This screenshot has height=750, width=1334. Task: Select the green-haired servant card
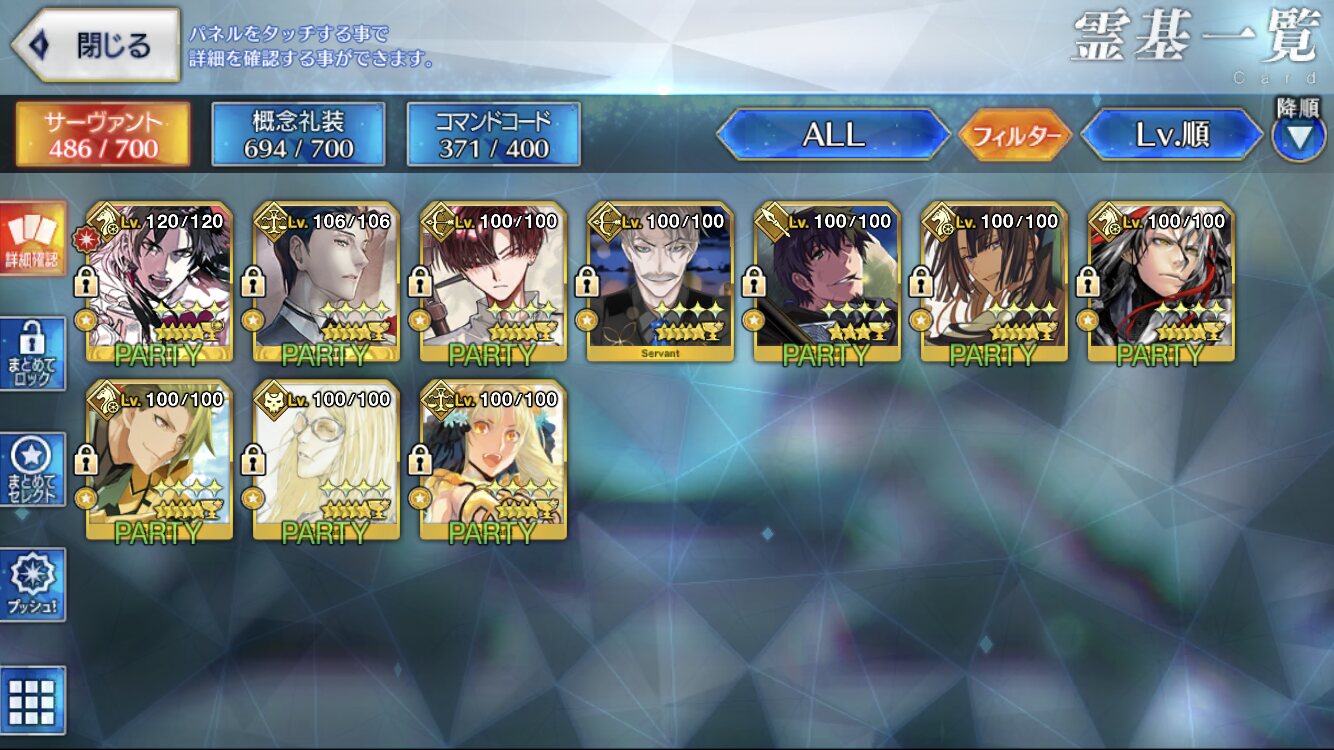pos(159,460)
